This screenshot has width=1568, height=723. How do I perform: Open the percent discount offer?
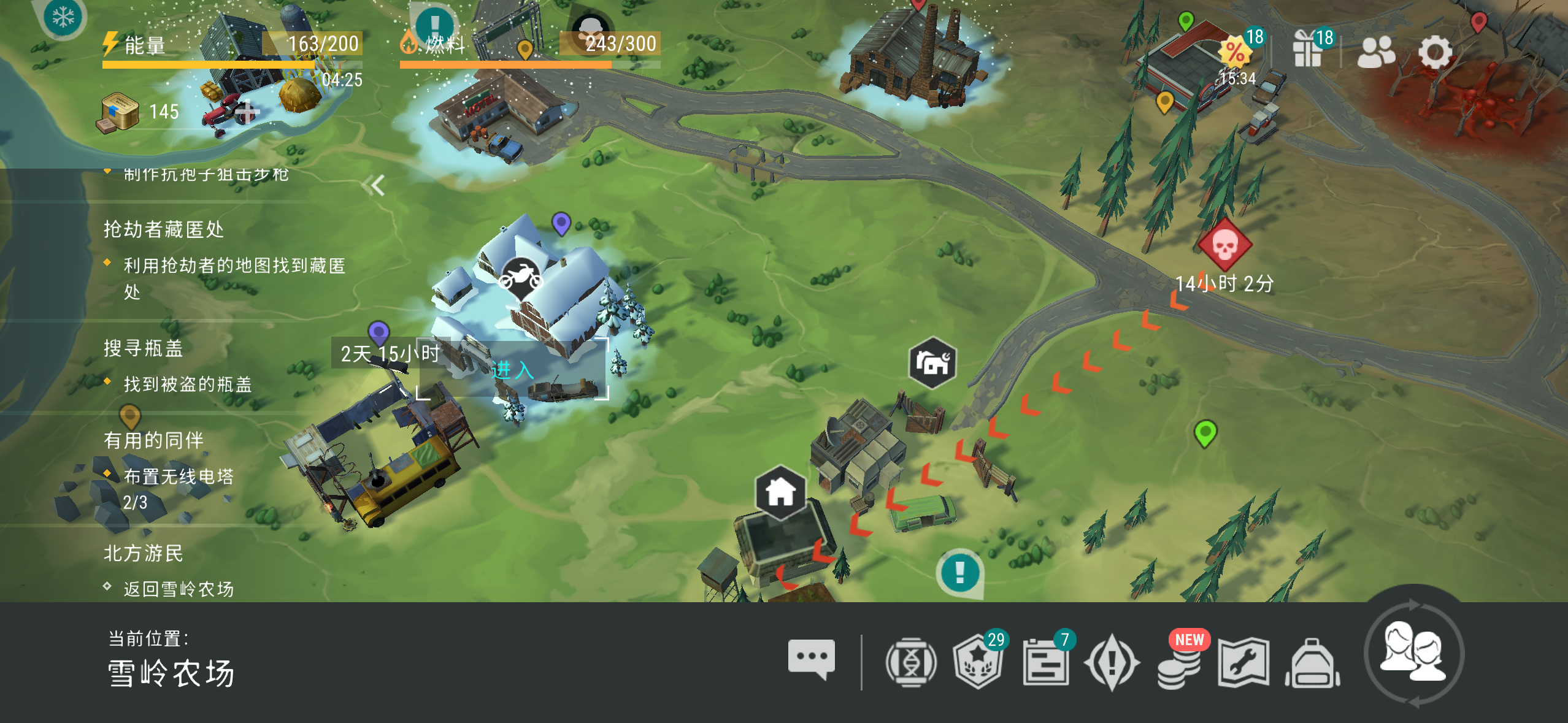pyautogui.click(x=1236, y=52)
